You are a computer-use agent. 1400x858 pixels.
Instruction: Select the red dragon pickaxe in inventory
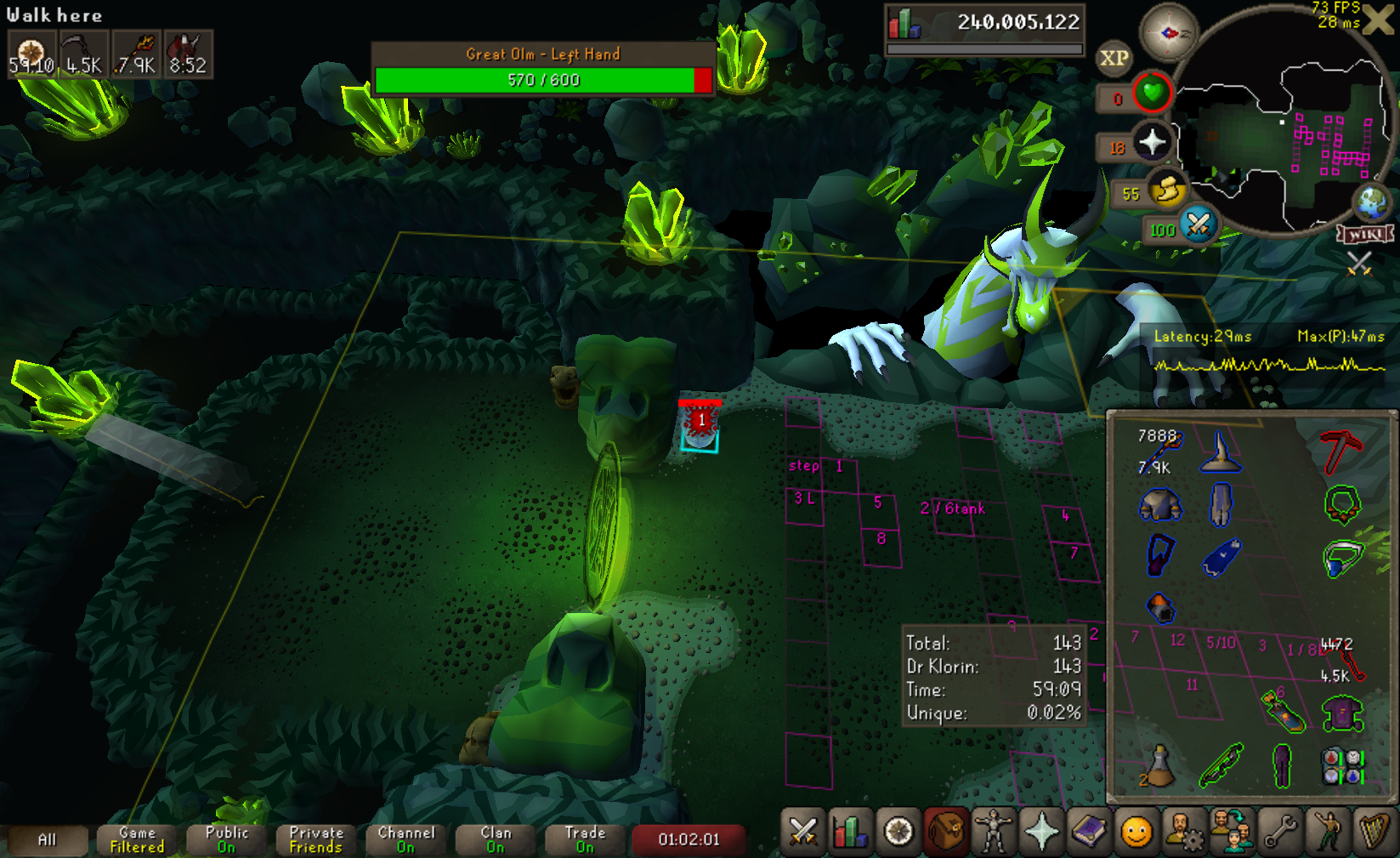(1340, 450)
